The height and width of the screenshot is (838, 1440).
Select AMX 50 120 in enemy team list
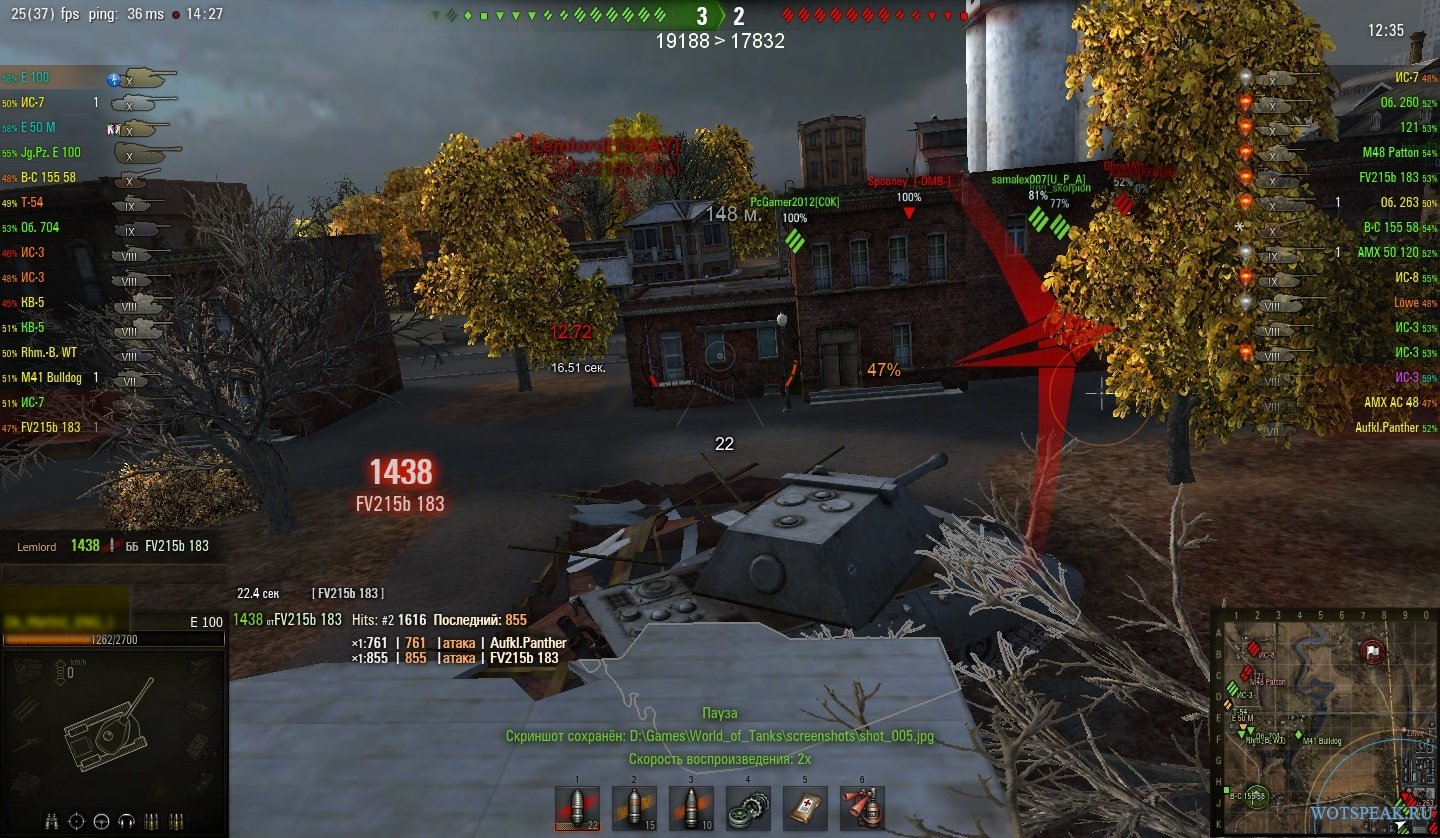pos(1386,253)
